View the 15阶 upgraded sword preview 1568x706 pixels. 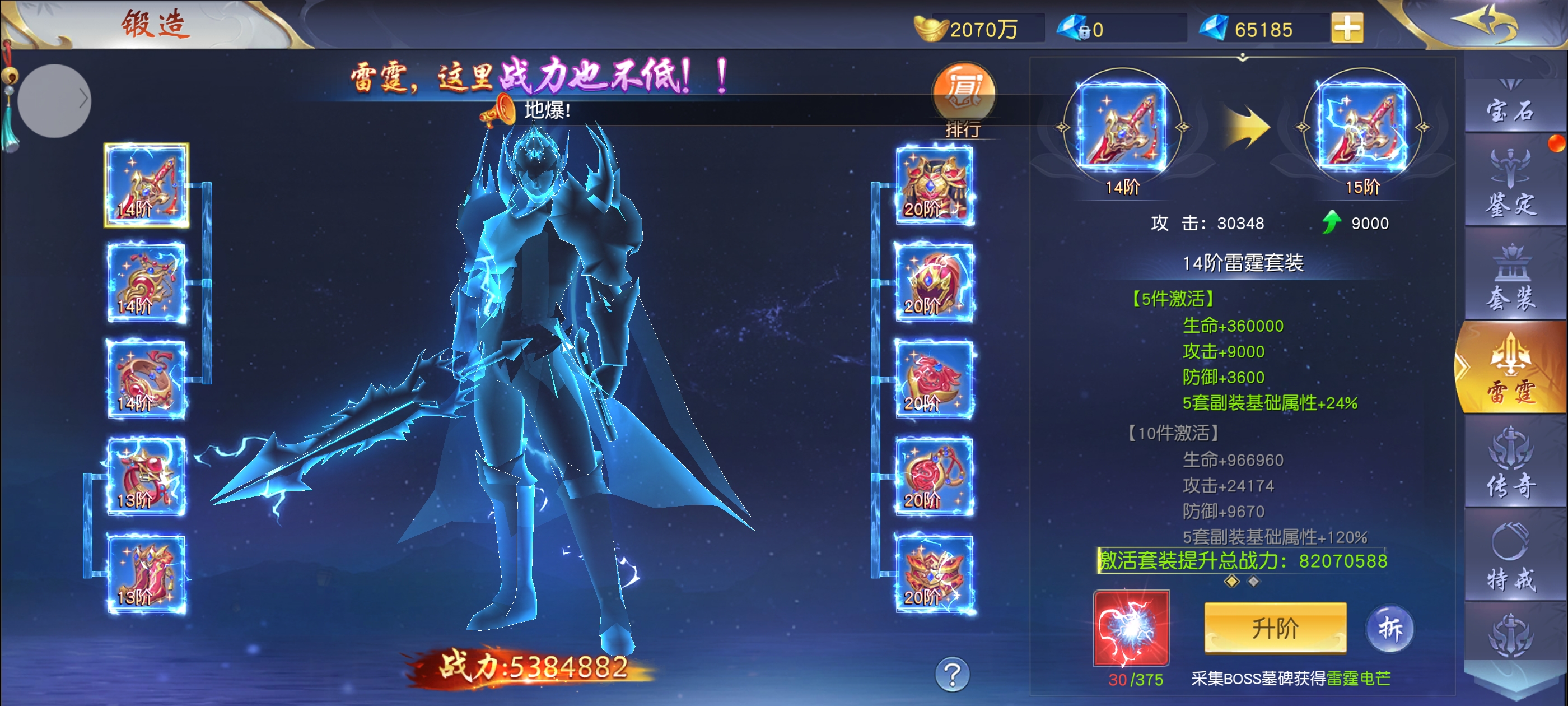1362,127
